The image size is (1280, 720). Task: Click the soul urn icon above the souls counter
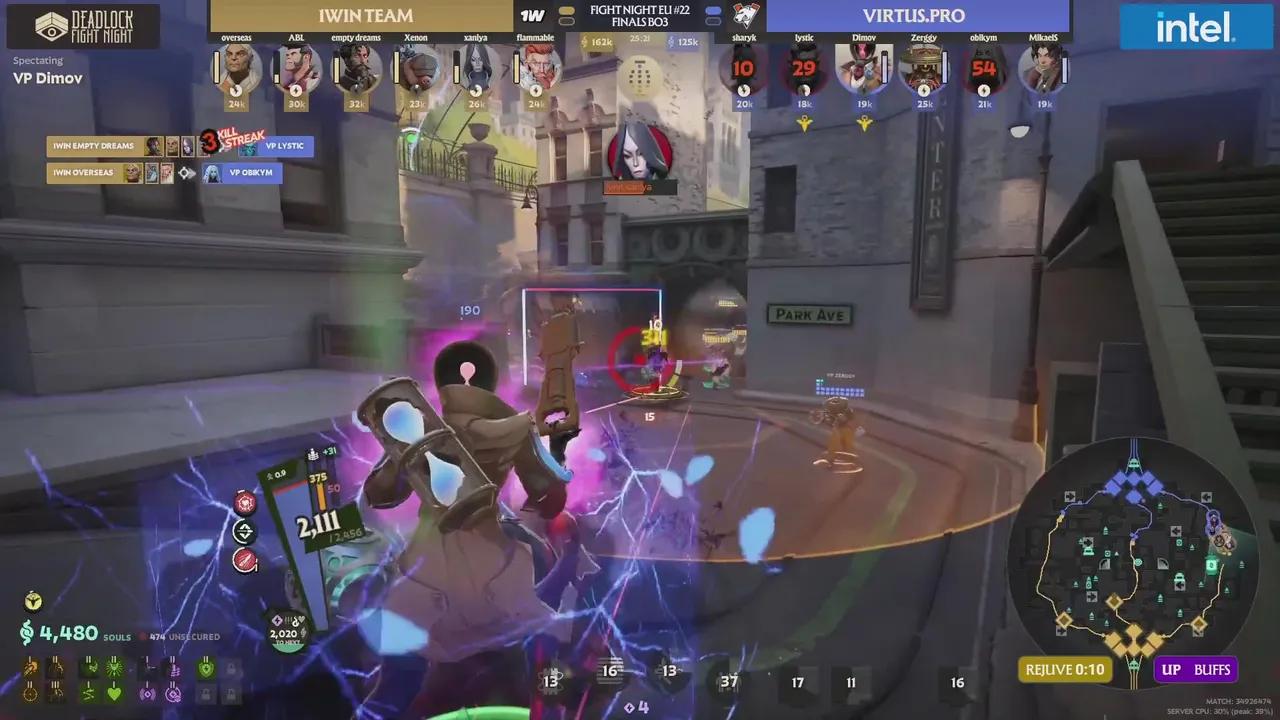(x=33, y=601)
